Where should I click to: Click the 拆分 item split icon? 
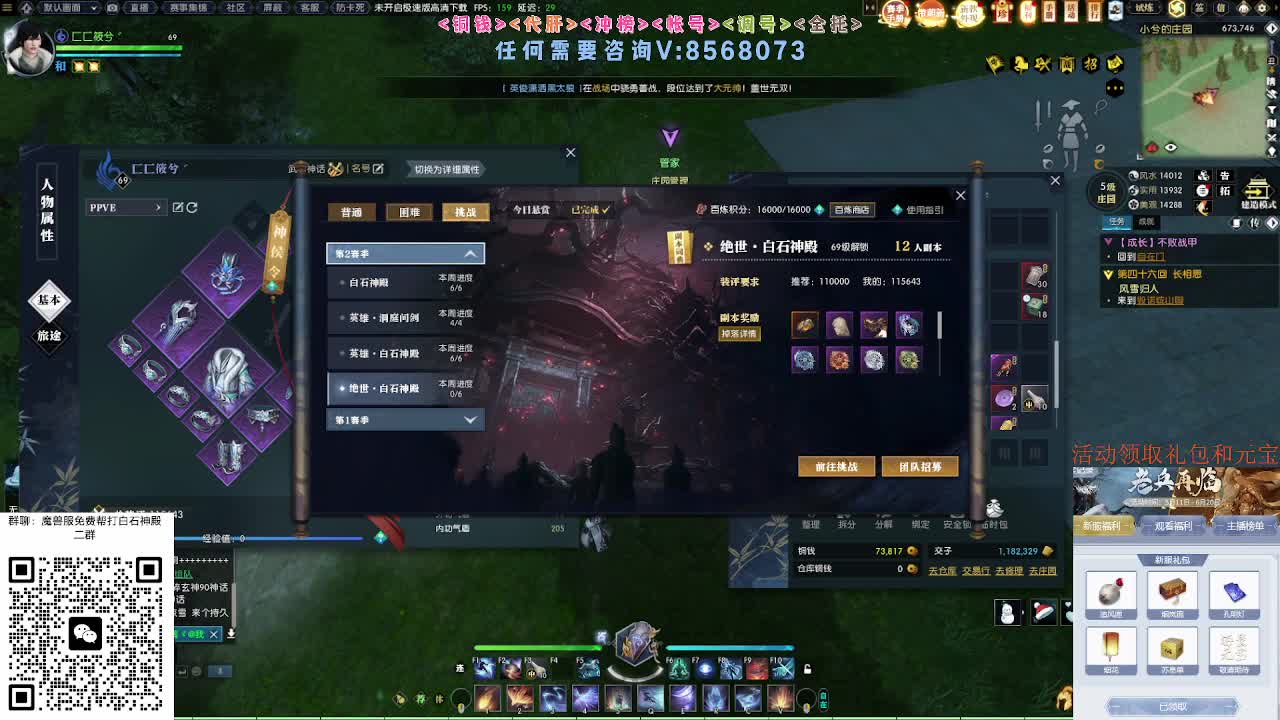click(x=847, y=524)
